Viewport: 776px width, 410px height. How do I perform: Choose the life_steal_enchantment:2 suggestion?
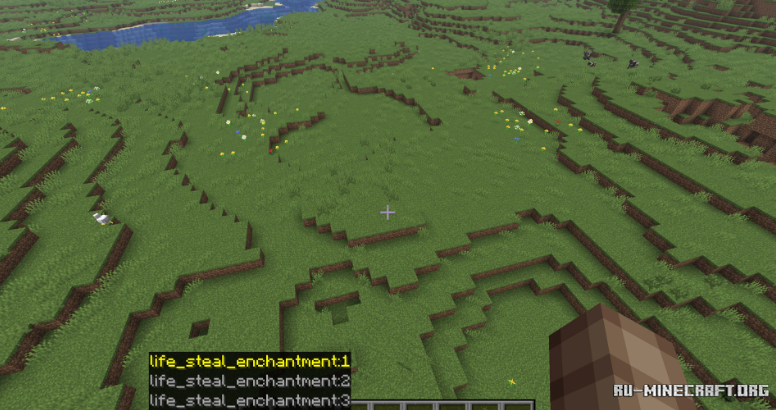pyautogui.click(x=249, y=381)
